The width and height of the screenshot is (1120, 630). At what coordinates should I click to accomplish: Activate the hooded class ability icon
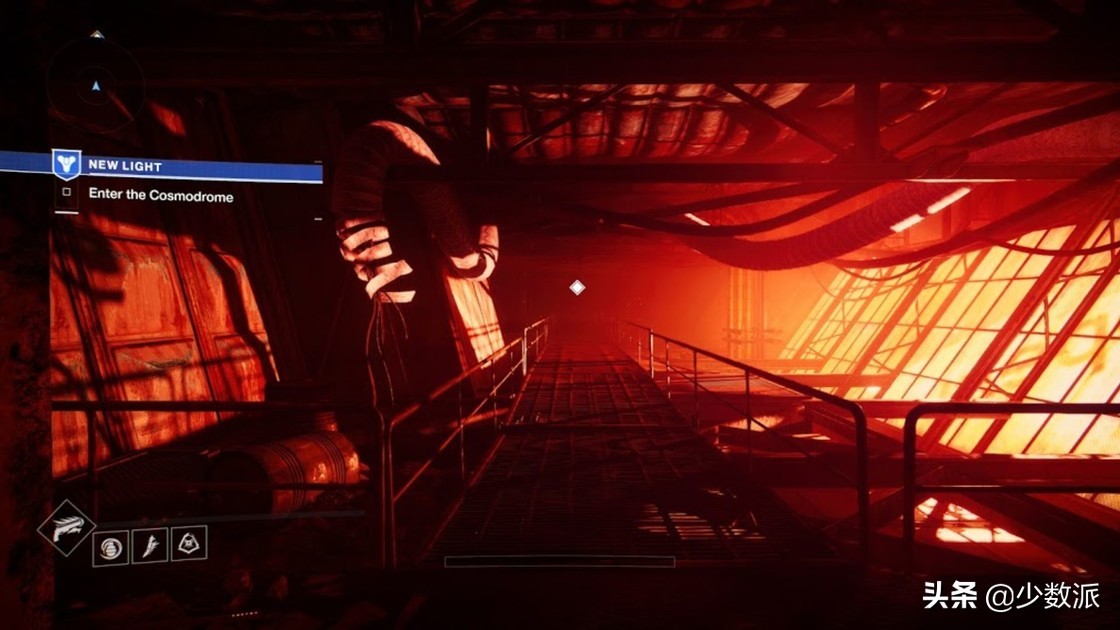[x=189, y=543]
